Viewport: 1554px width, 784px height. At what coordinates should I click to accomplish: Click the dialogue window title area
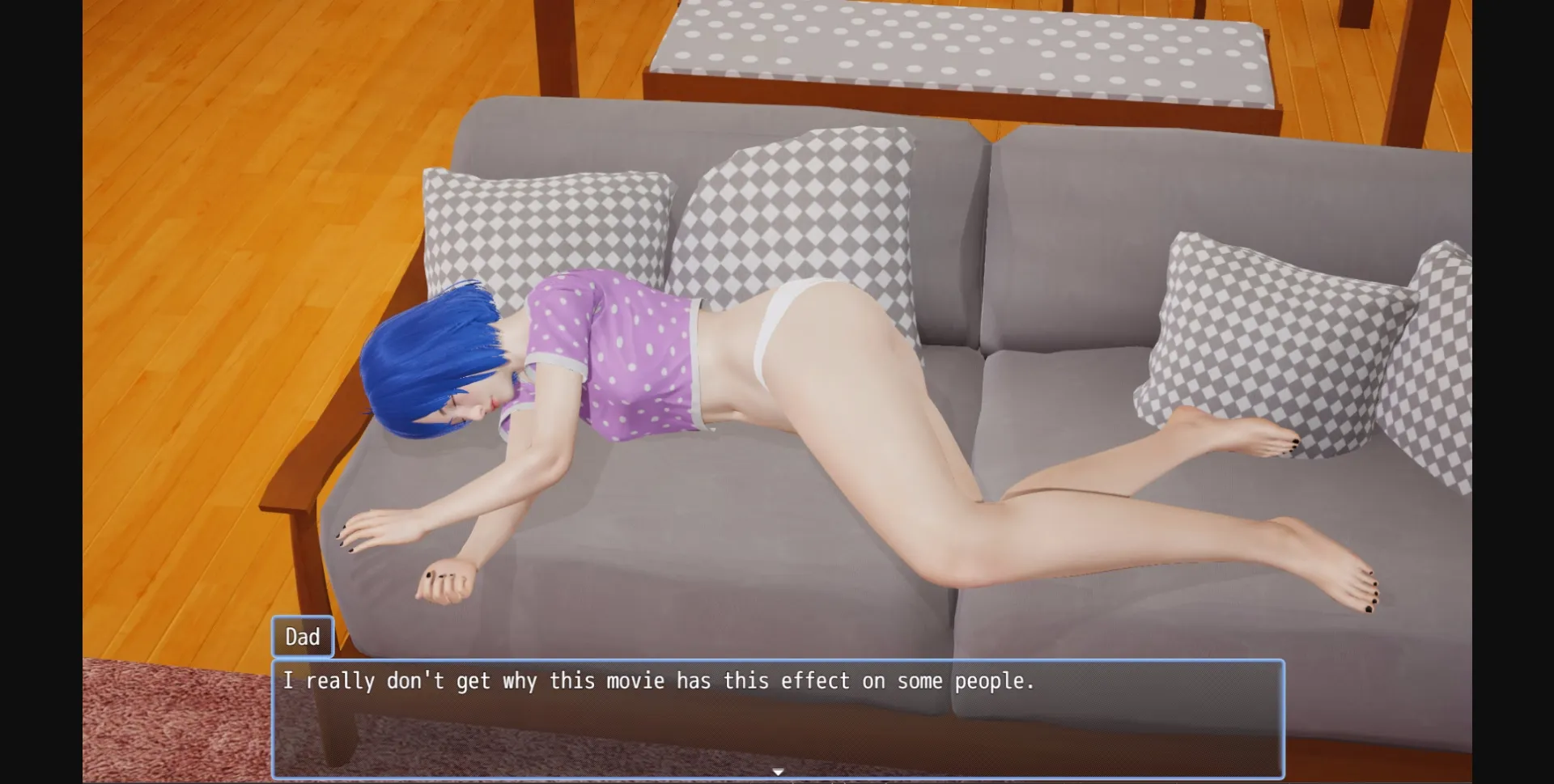coord(303,636)
